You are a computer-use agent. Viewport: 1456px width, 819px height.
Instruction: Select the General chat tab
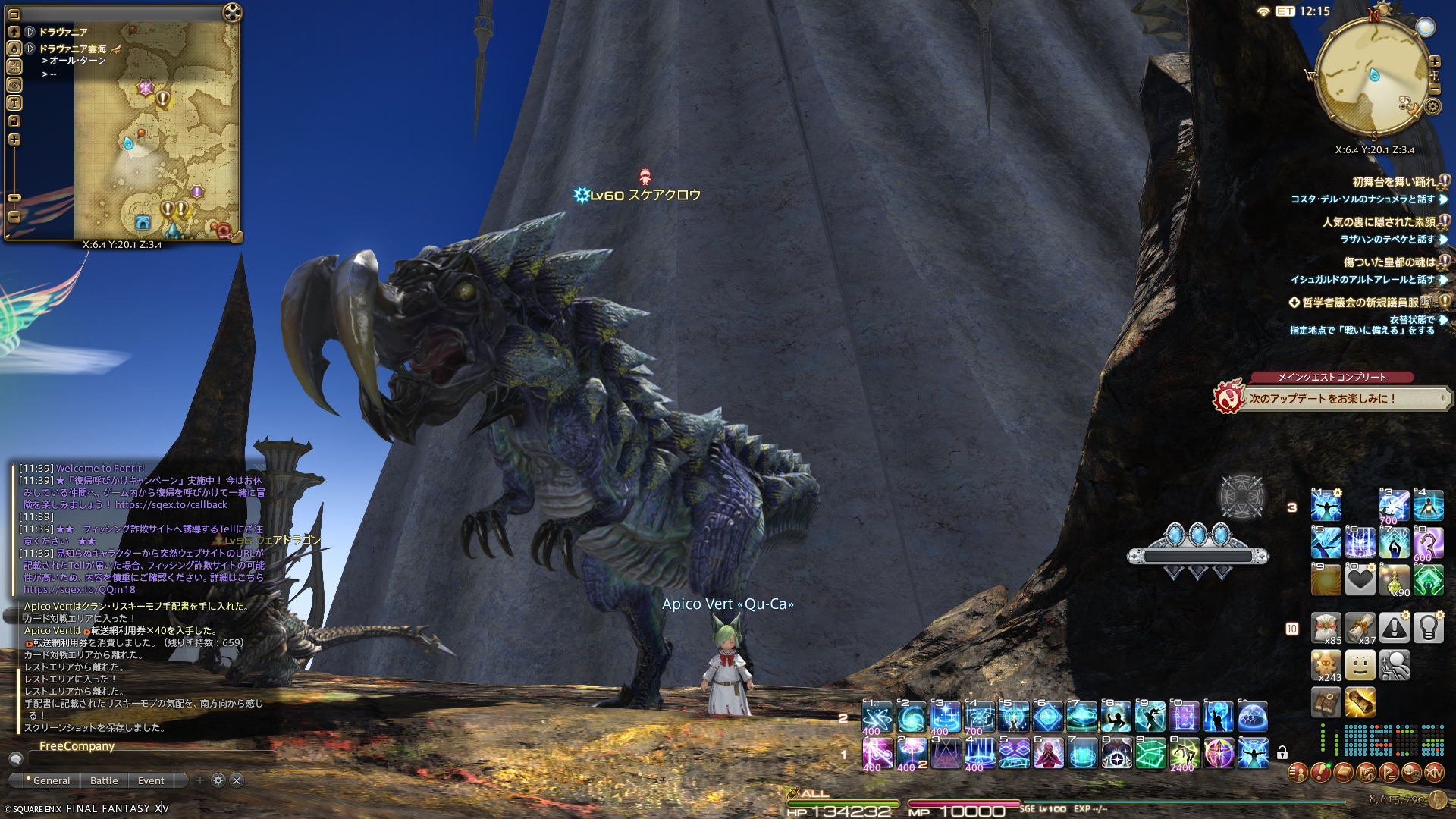pyautogui.click(x=51, y=780)
